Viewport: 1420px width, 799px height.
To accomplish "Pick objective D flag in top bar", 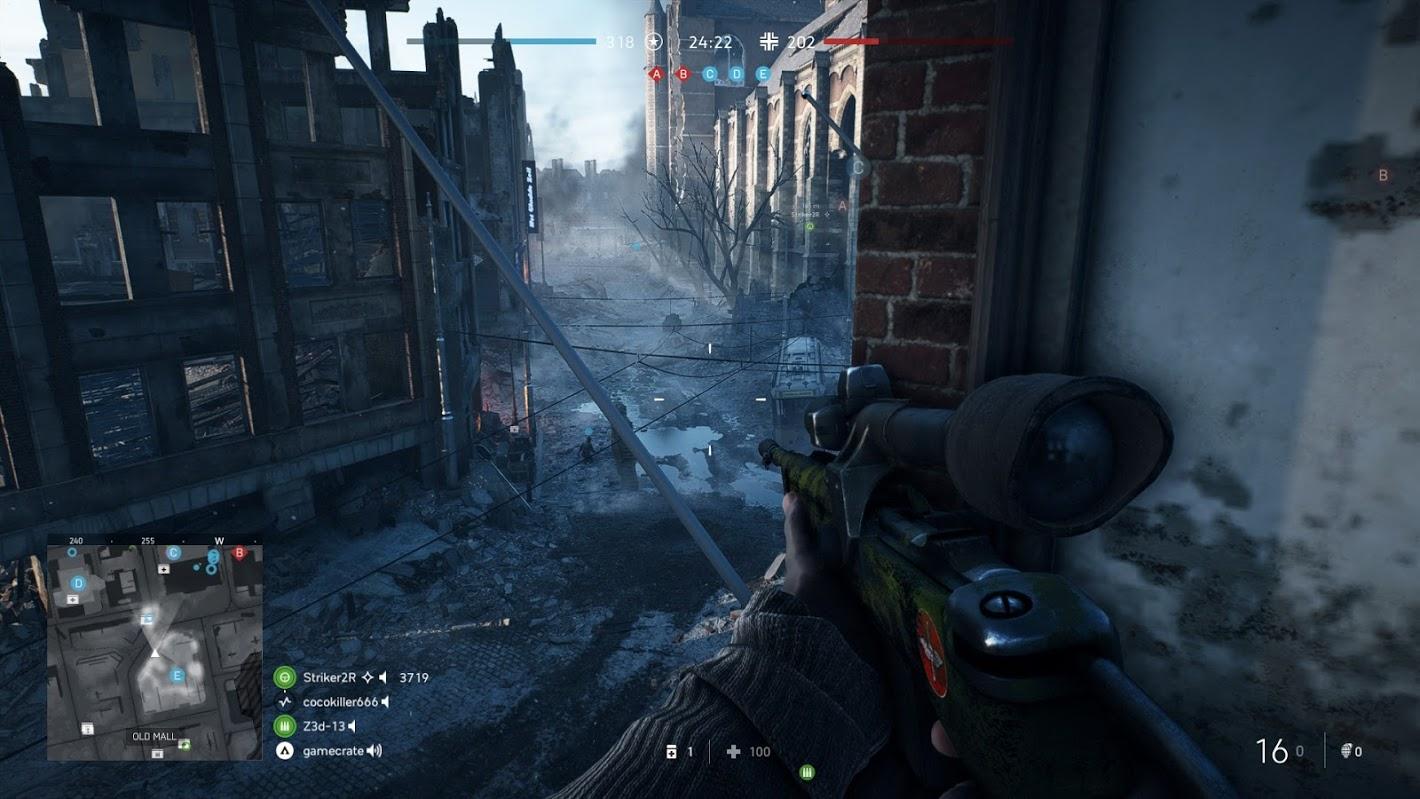I will 736,74.
